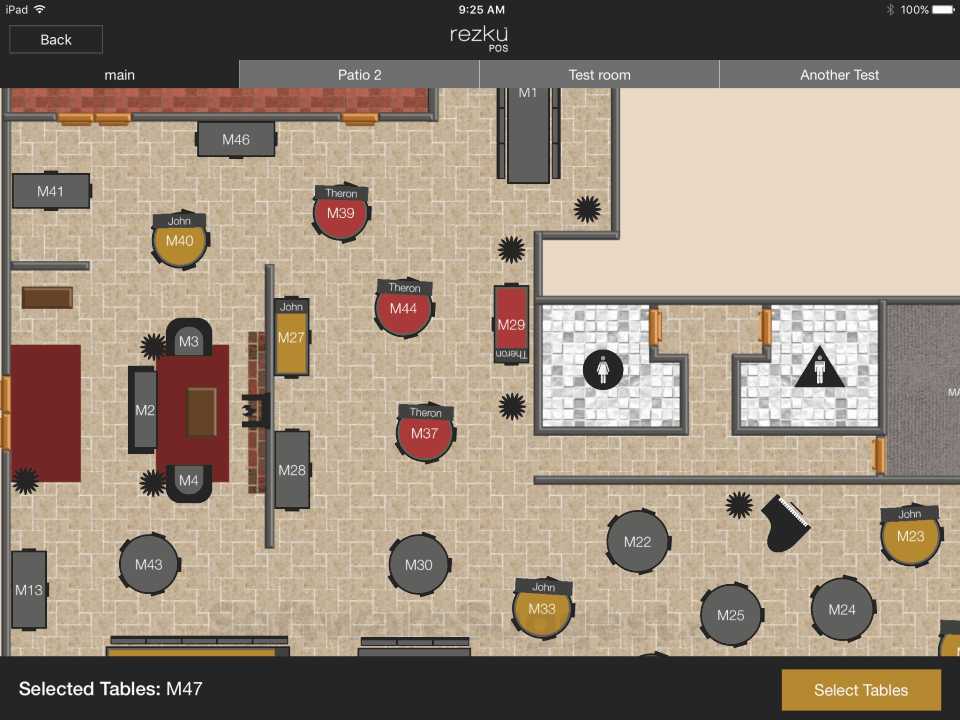Choose round gray table M43
Image resolution: width=960 pixels, height=720 pixels.
click(x=149, y=566)
